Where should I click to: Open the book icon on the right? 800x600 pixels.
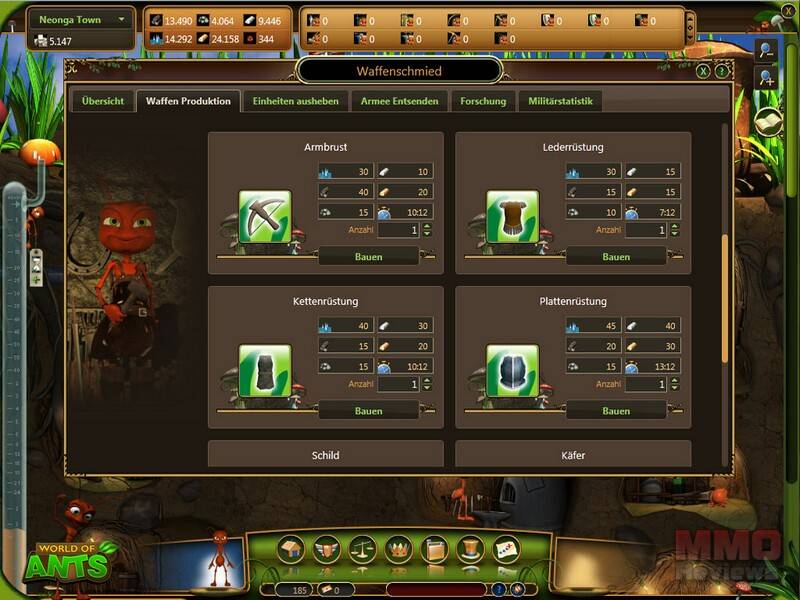coord(767,122)
